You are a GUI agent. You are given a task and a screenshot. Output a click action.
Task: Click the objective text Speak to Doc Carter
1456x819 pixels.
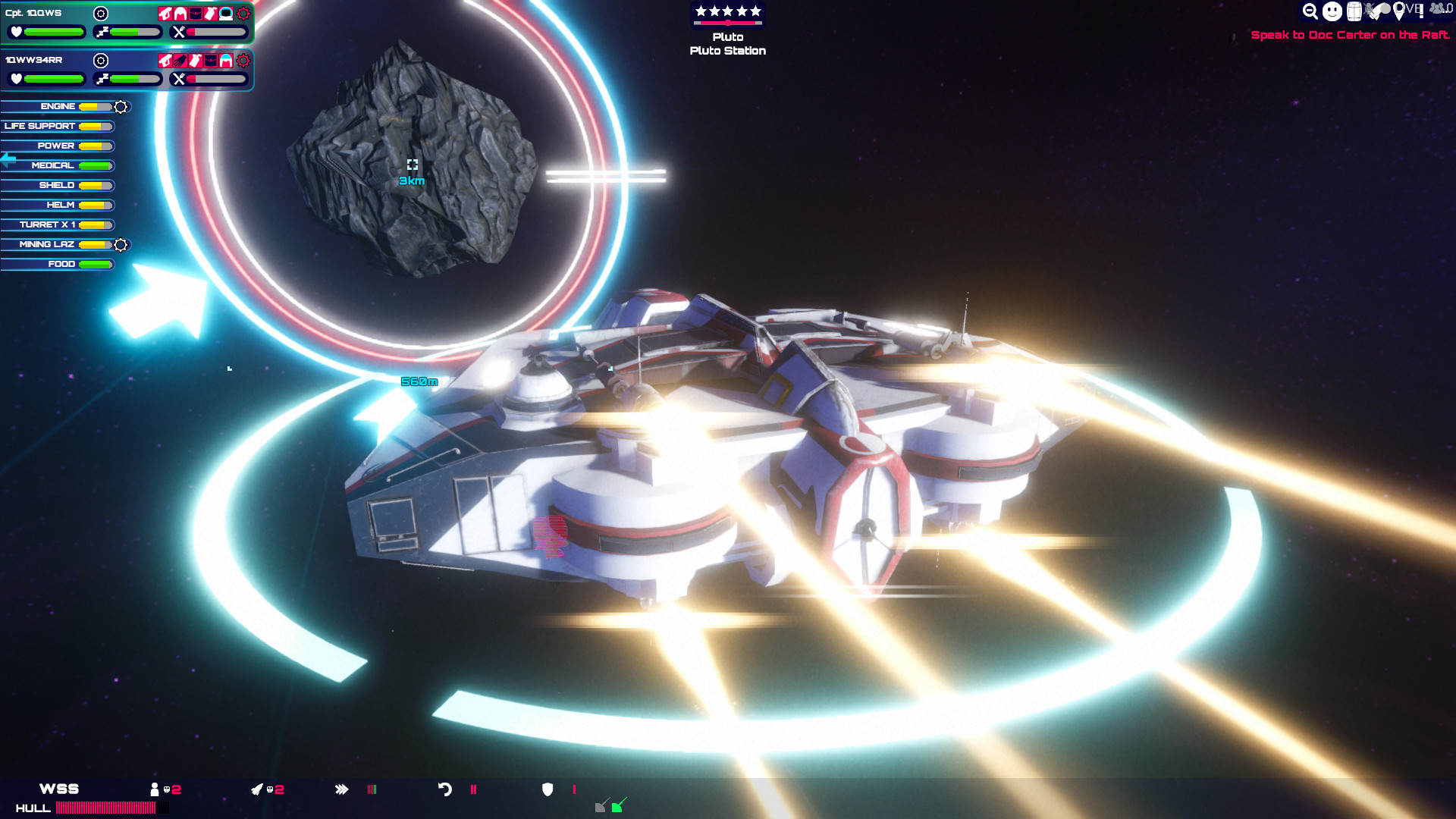coord(1350,35)
